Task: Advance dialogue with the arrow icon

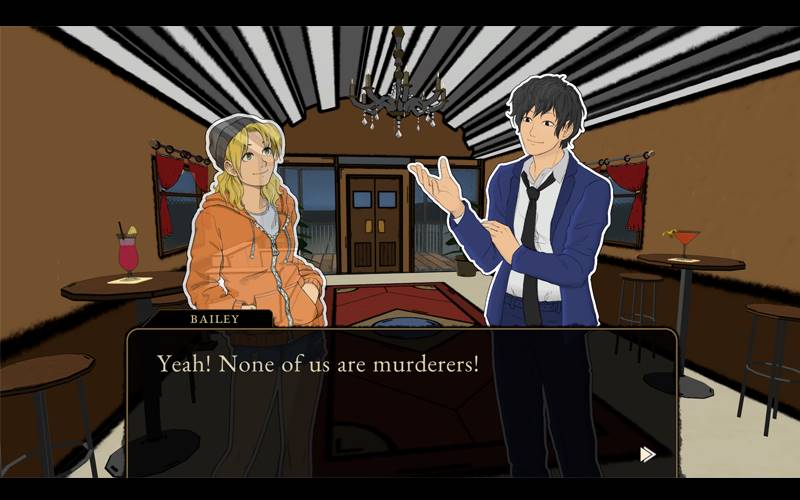Action: click(647, 454)
